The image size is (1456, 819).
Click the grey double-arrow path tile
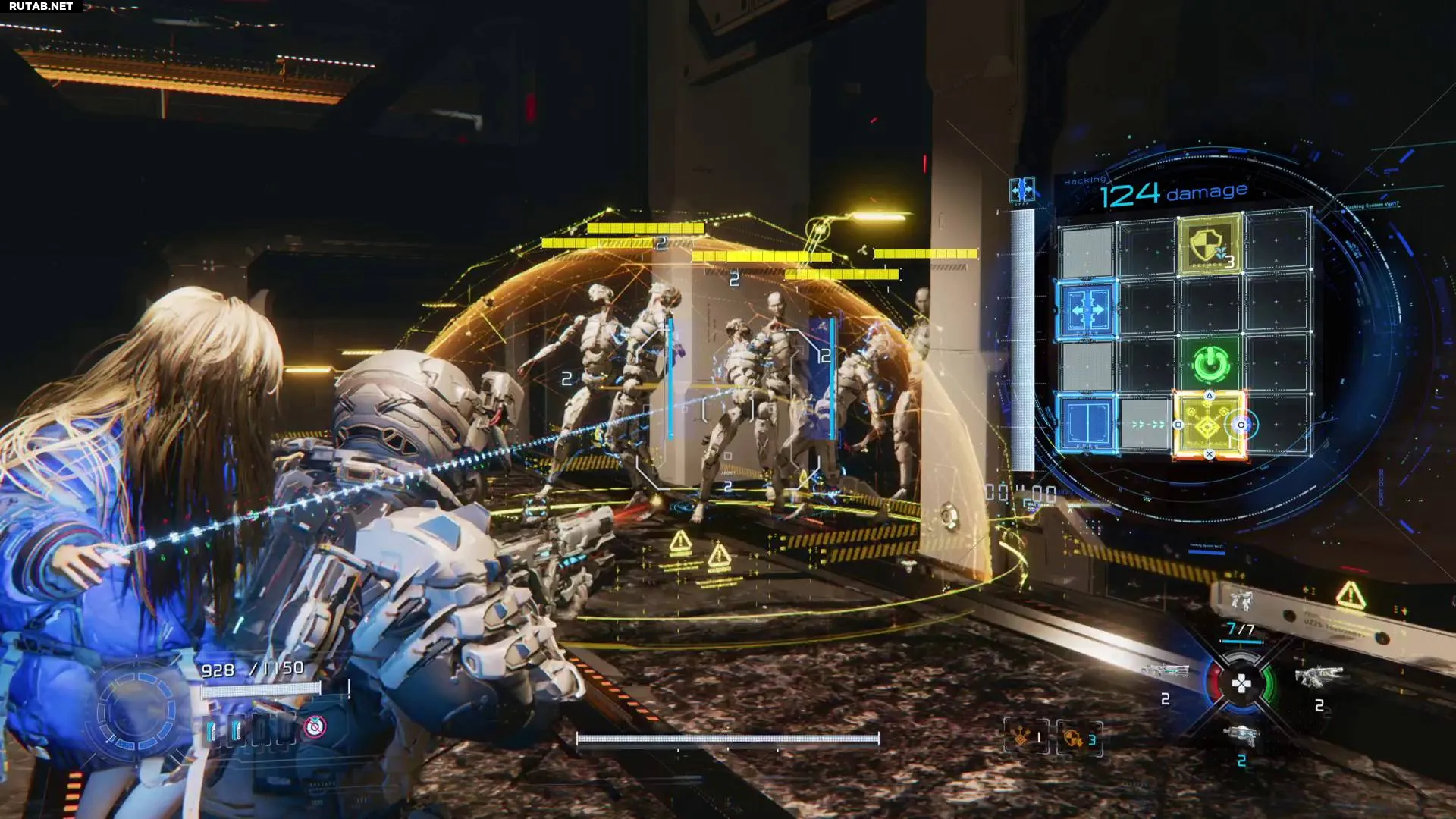(x=1147, y=425)
